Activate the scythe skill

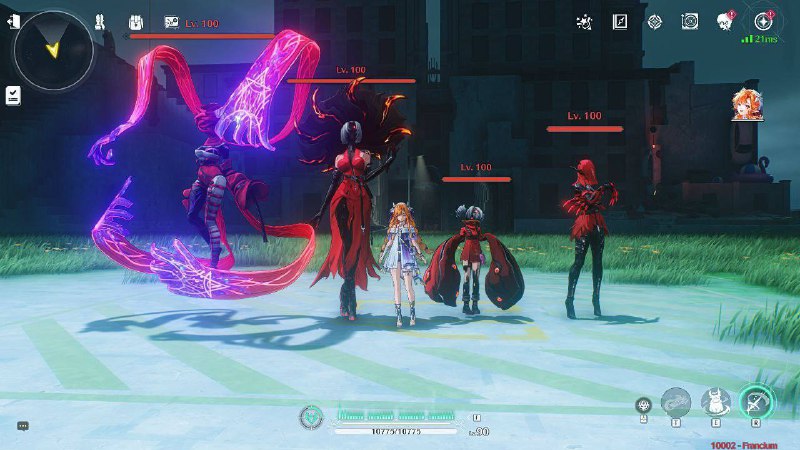pyautogui.click(x=757, y=402)
